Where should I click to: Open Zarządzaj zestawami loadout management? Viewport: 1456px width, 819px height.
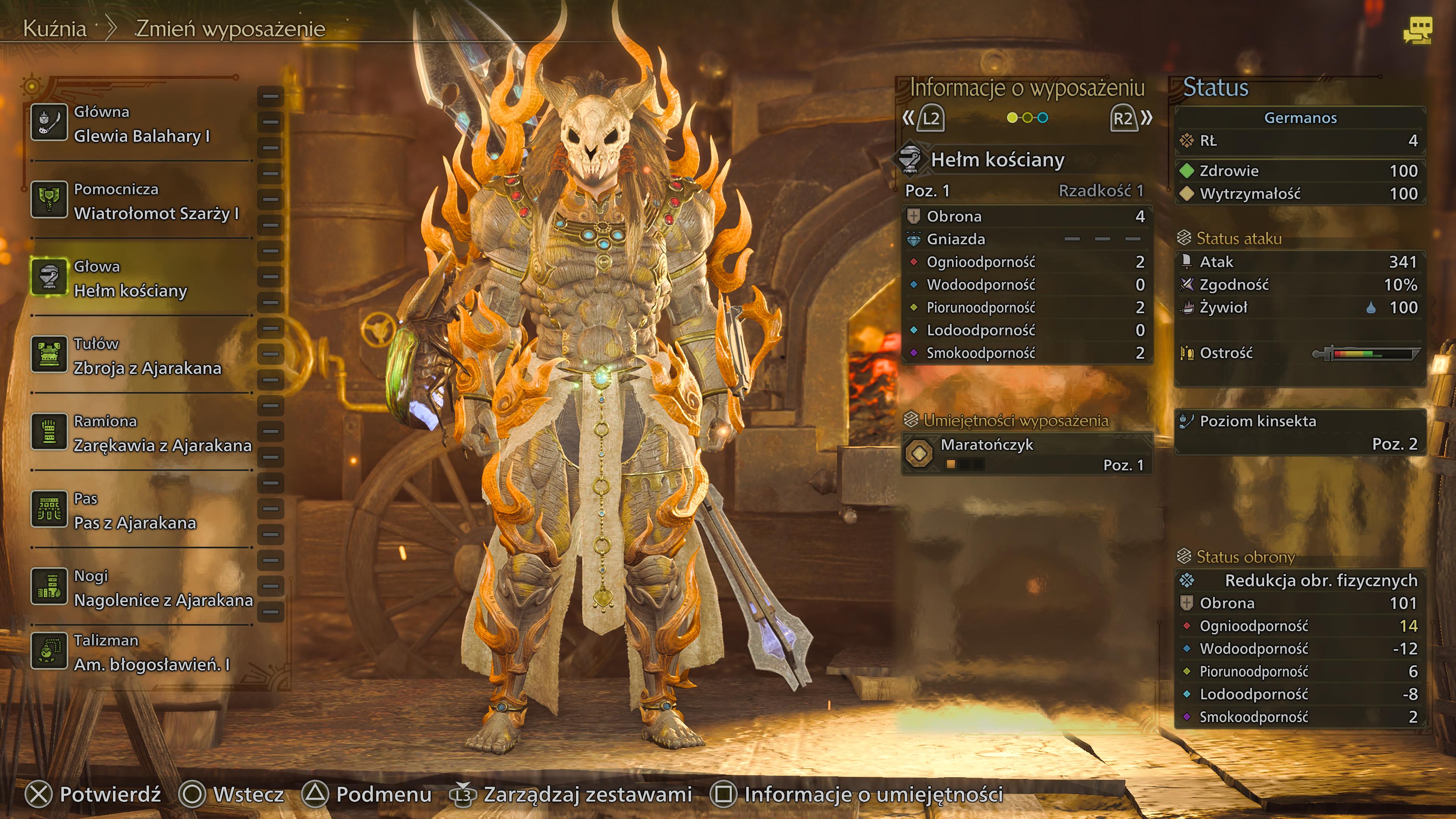point(587,794)
